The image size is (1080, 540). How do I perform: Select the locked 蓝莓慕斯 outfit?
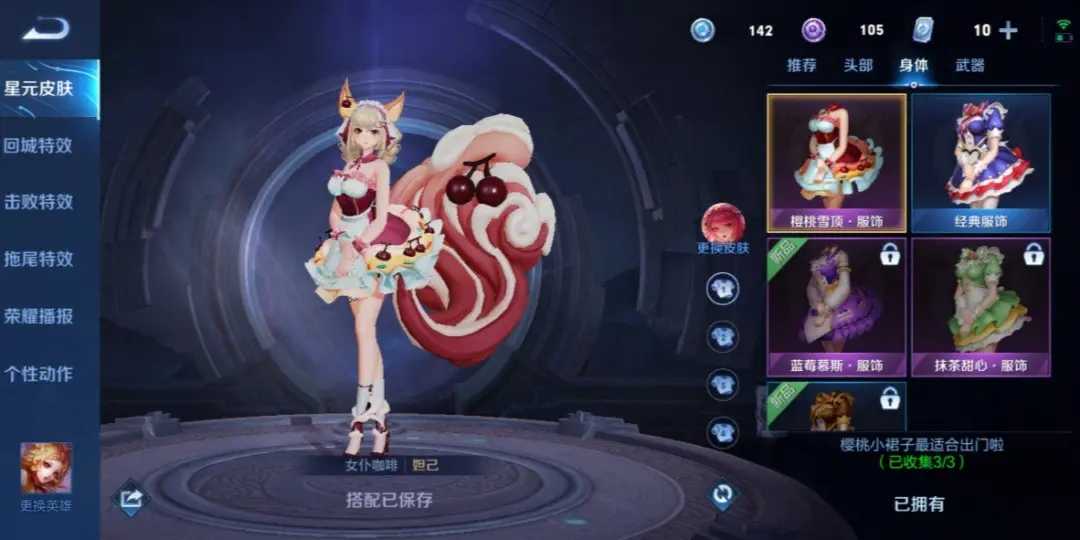click(x=836, y=306)
